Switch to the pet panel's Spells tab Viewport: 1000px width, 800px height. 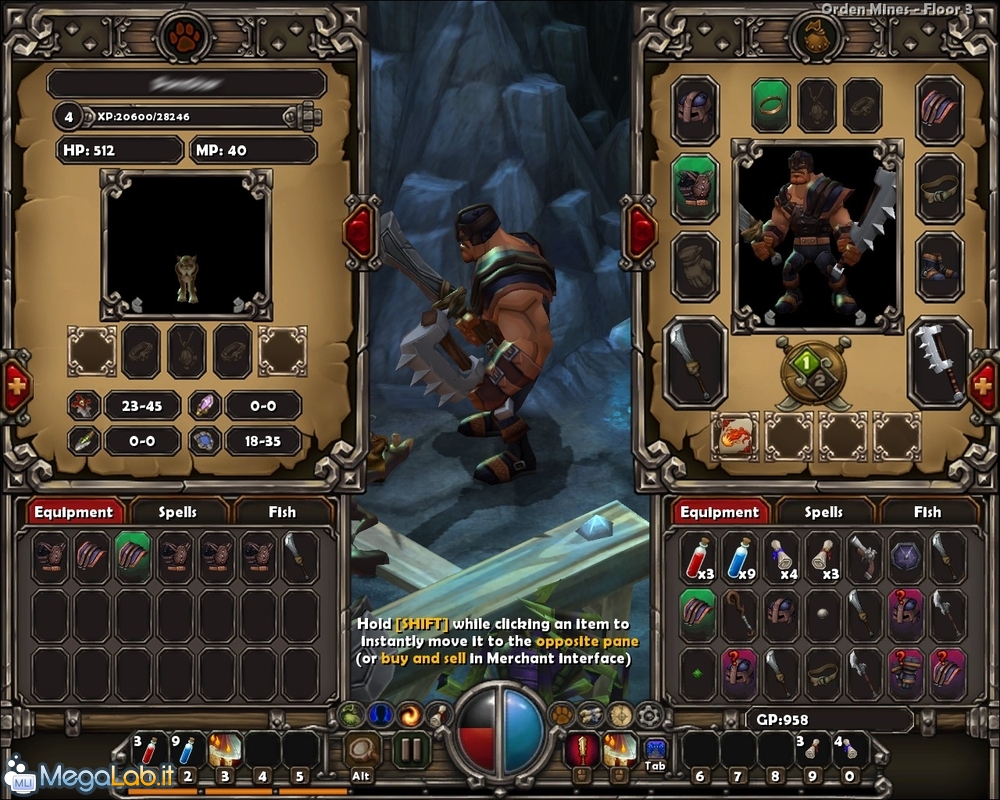click(x=178, y=512)
